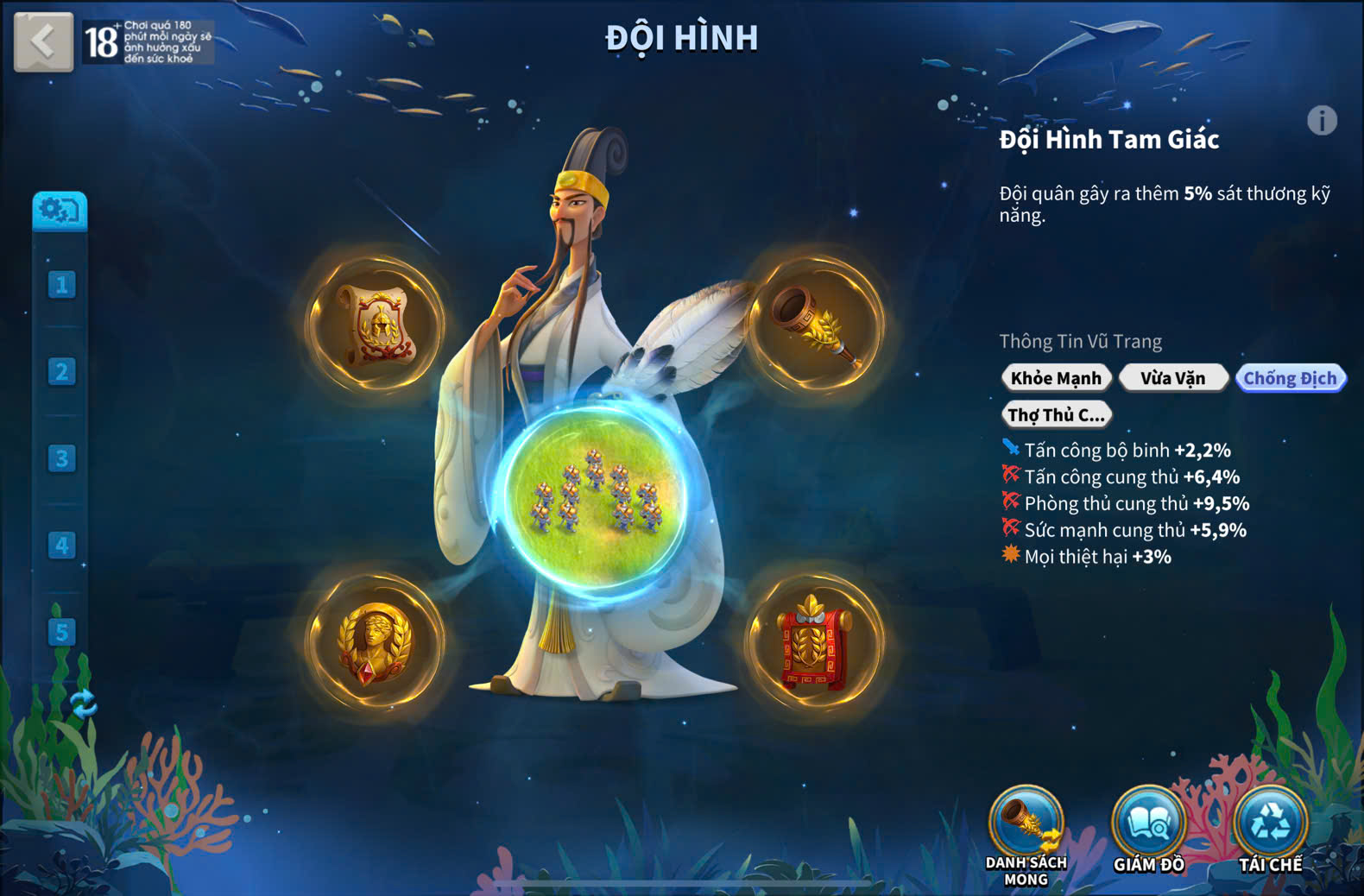This screenshot has width=1364, height=896.
Task: Open the formation info icon
Action: click(x=1321, y=121)
